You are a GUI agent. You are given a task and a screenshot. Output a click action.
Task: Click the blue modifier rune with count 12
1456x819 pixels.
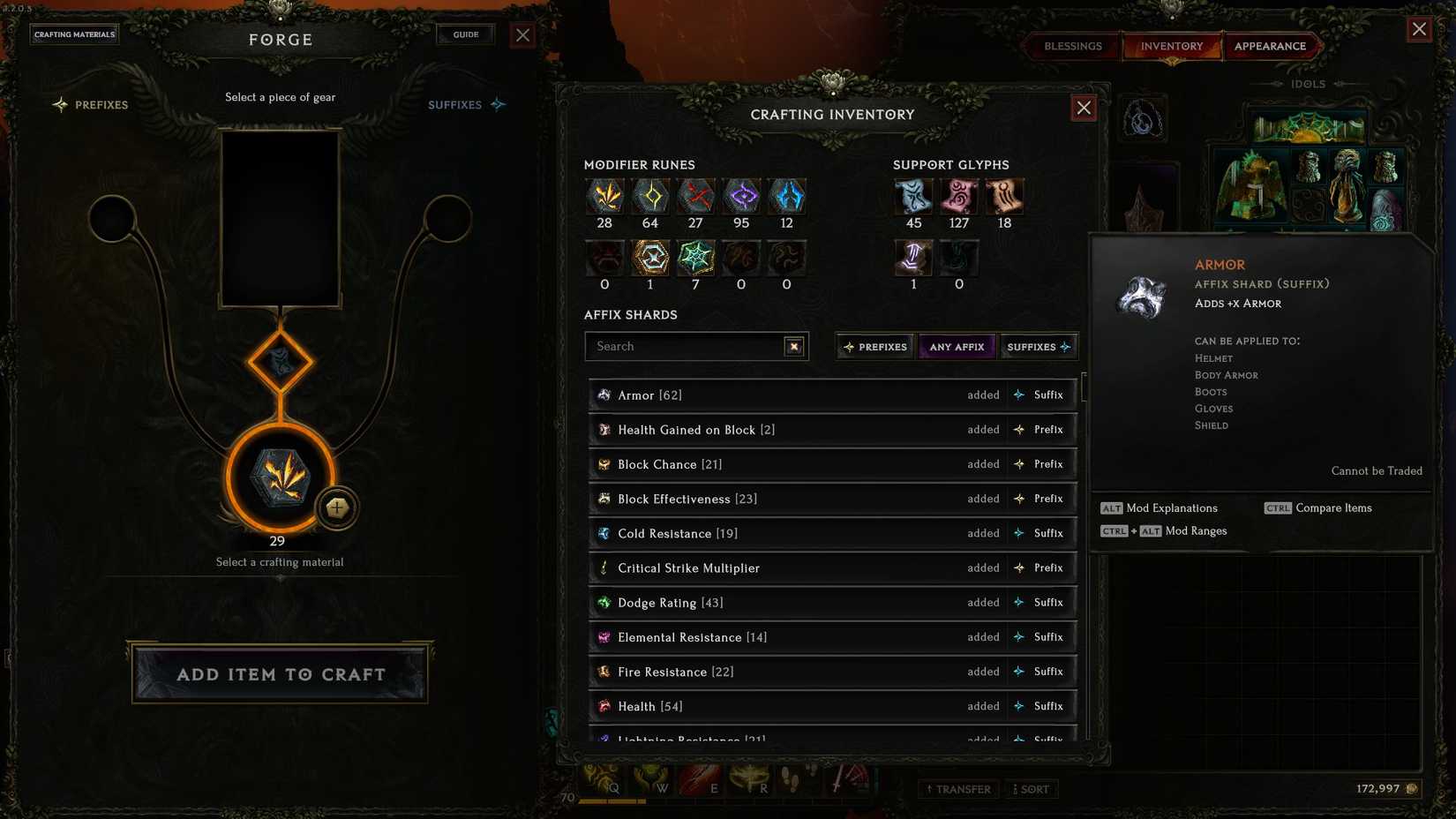[x=786, y=198]
